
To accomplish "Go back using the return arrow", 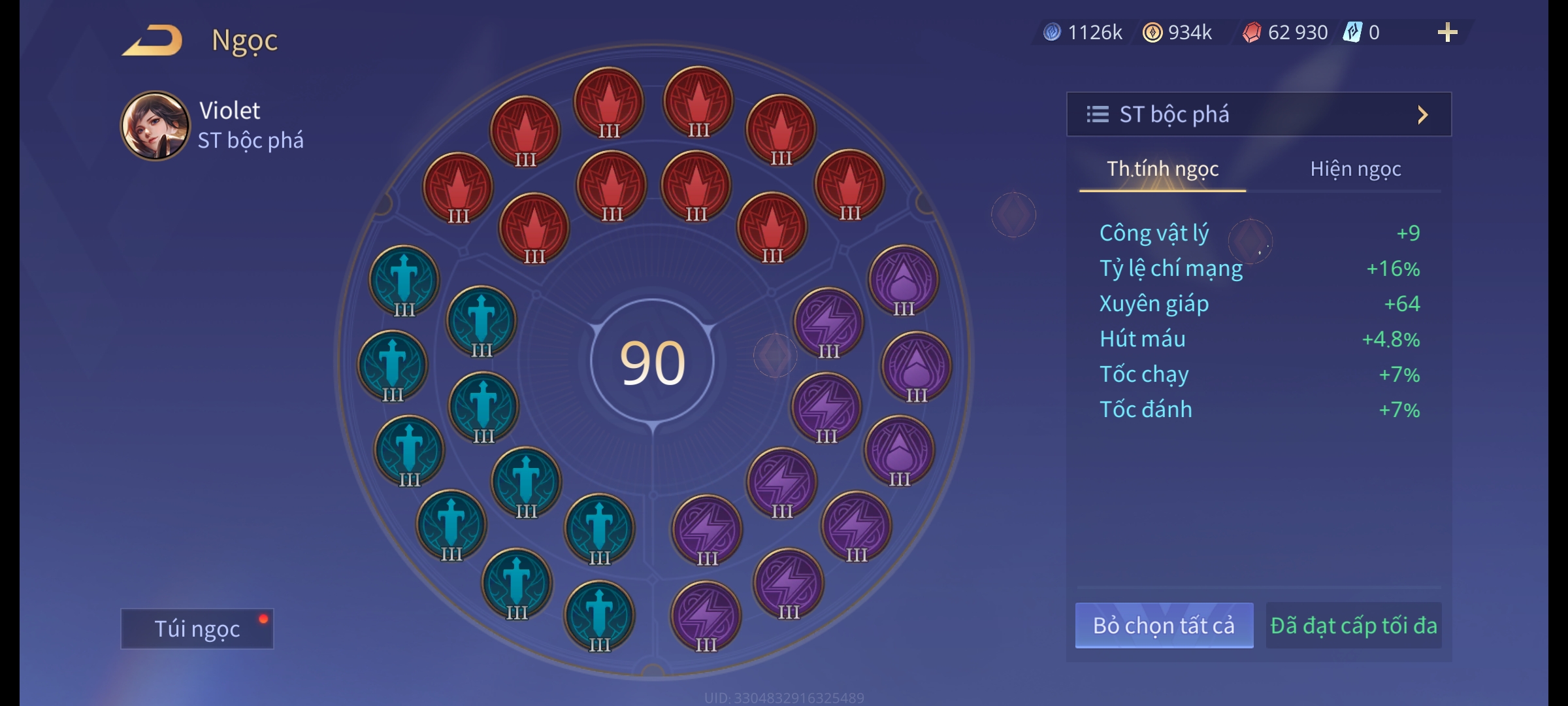I will point(152,41).
